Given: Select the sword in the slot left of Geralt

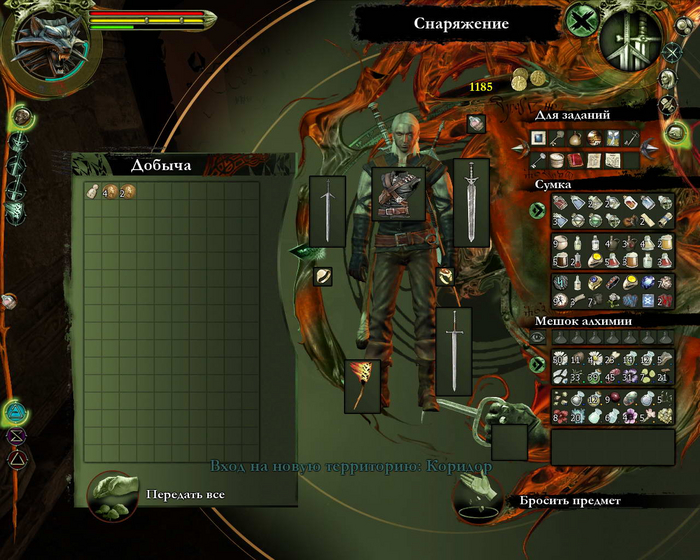Looking at the screenshot, I should [327, 210].
